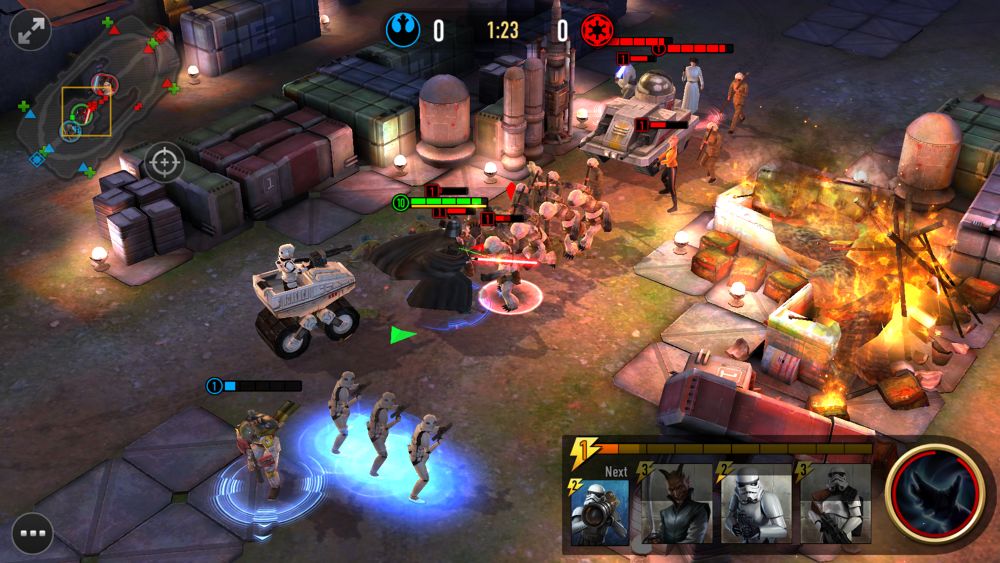Pick the 3-energy Sandtrooper card
This screenshot has height=563, width=1000.
coord(835,505)
